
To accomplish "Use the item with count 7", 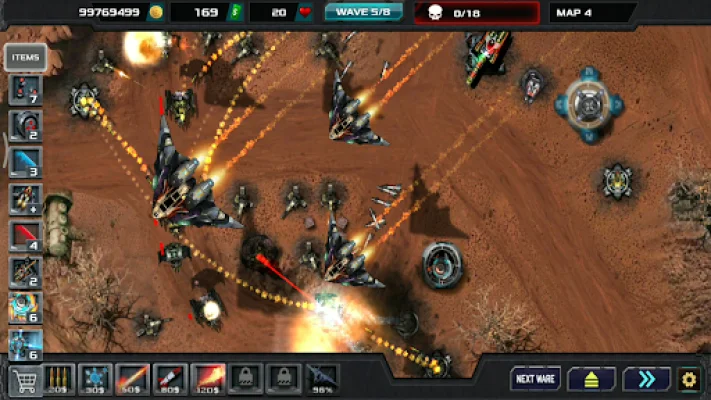I will pyautogui.click(x=25, y=89).
